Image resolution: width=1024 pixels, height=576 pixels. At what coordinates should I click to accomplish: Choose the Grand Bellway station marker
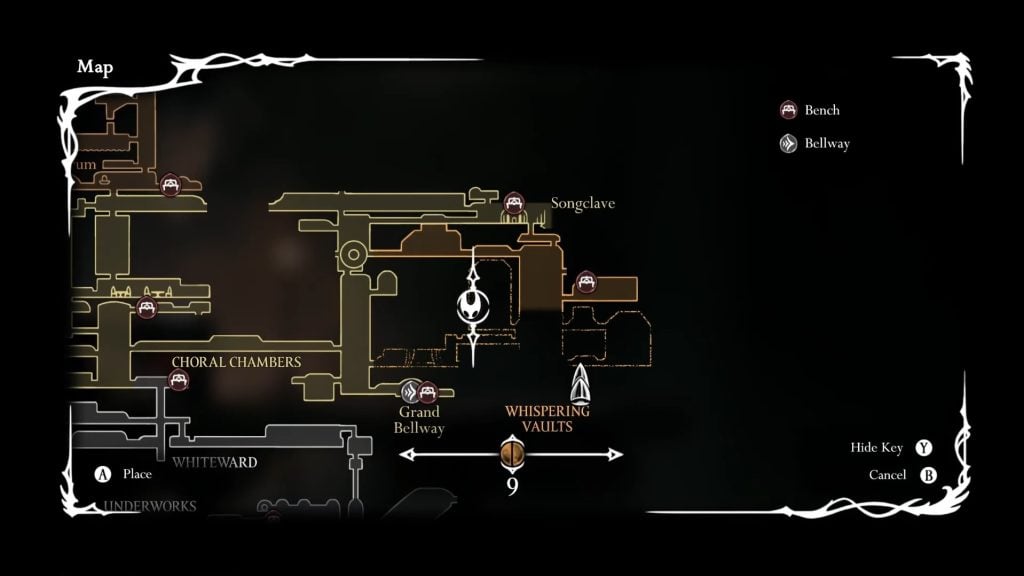click(x=409, y=391)
